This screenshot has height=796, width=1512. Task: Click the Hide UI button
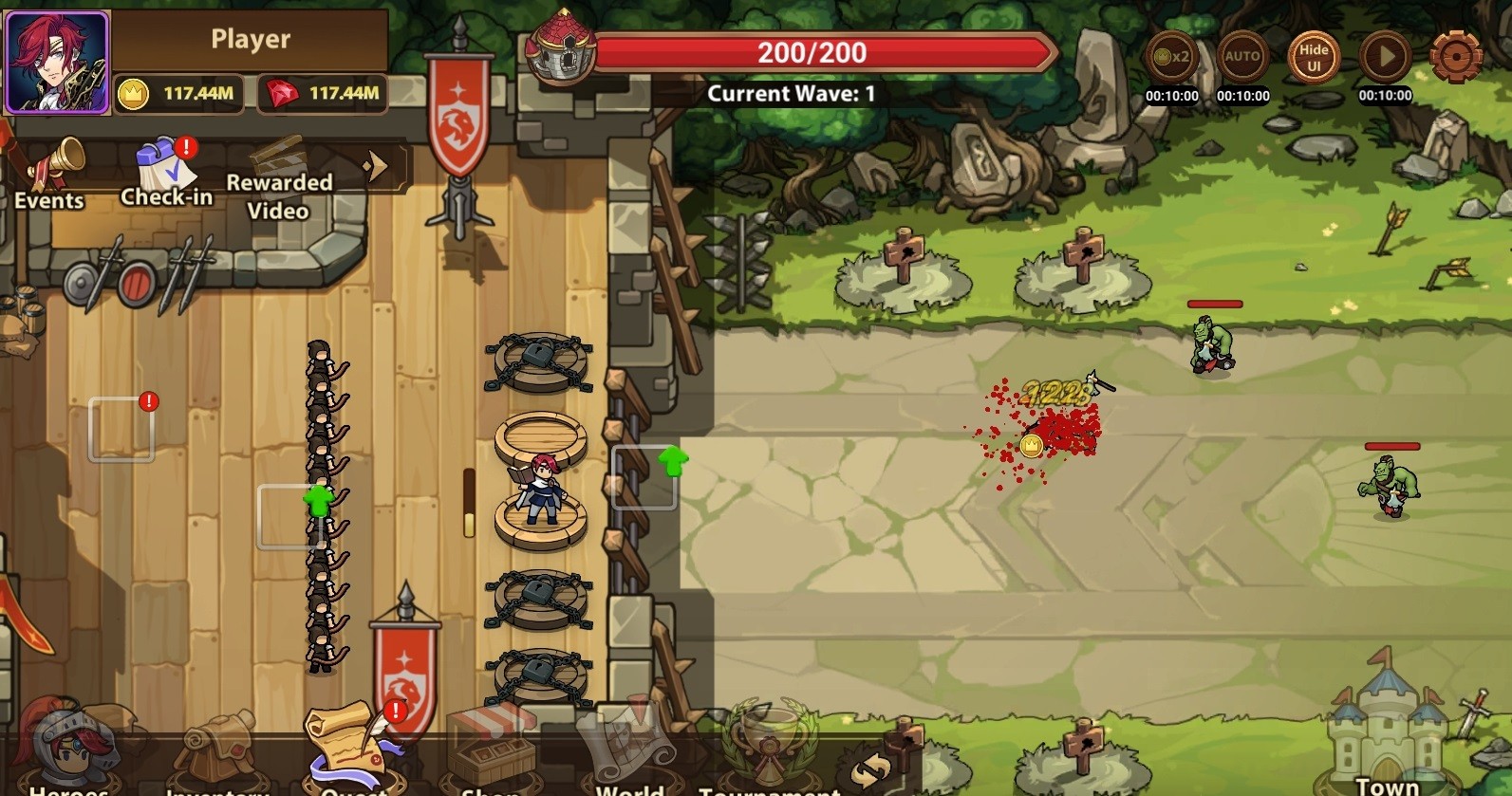(1314, 57)
